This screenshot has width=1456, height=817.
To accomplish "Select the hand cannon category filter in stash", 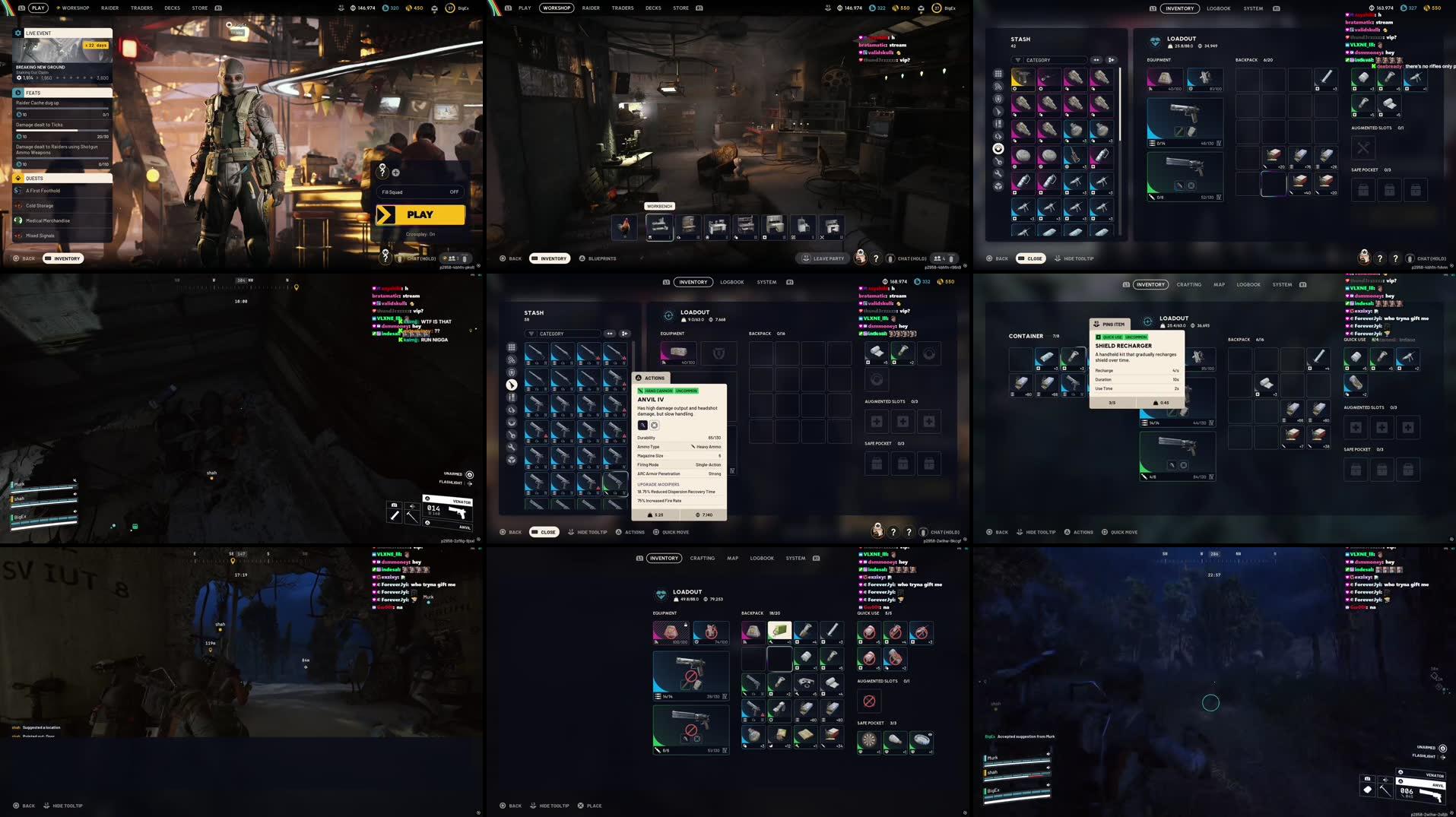I will pyautogui.click(x=512, y=385).
